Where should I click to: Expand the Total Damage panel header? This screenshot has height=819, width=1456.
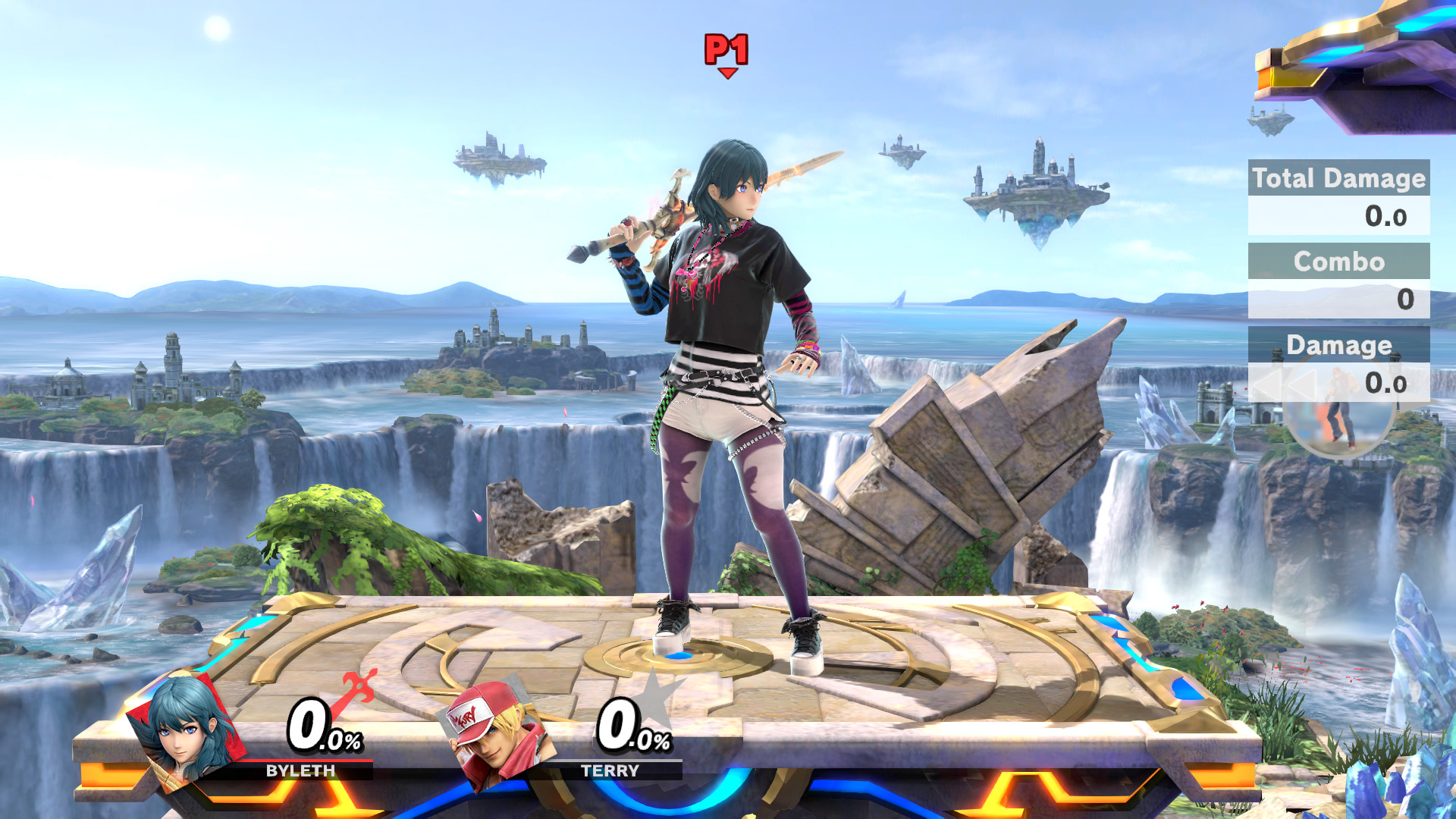point(1339,179)
